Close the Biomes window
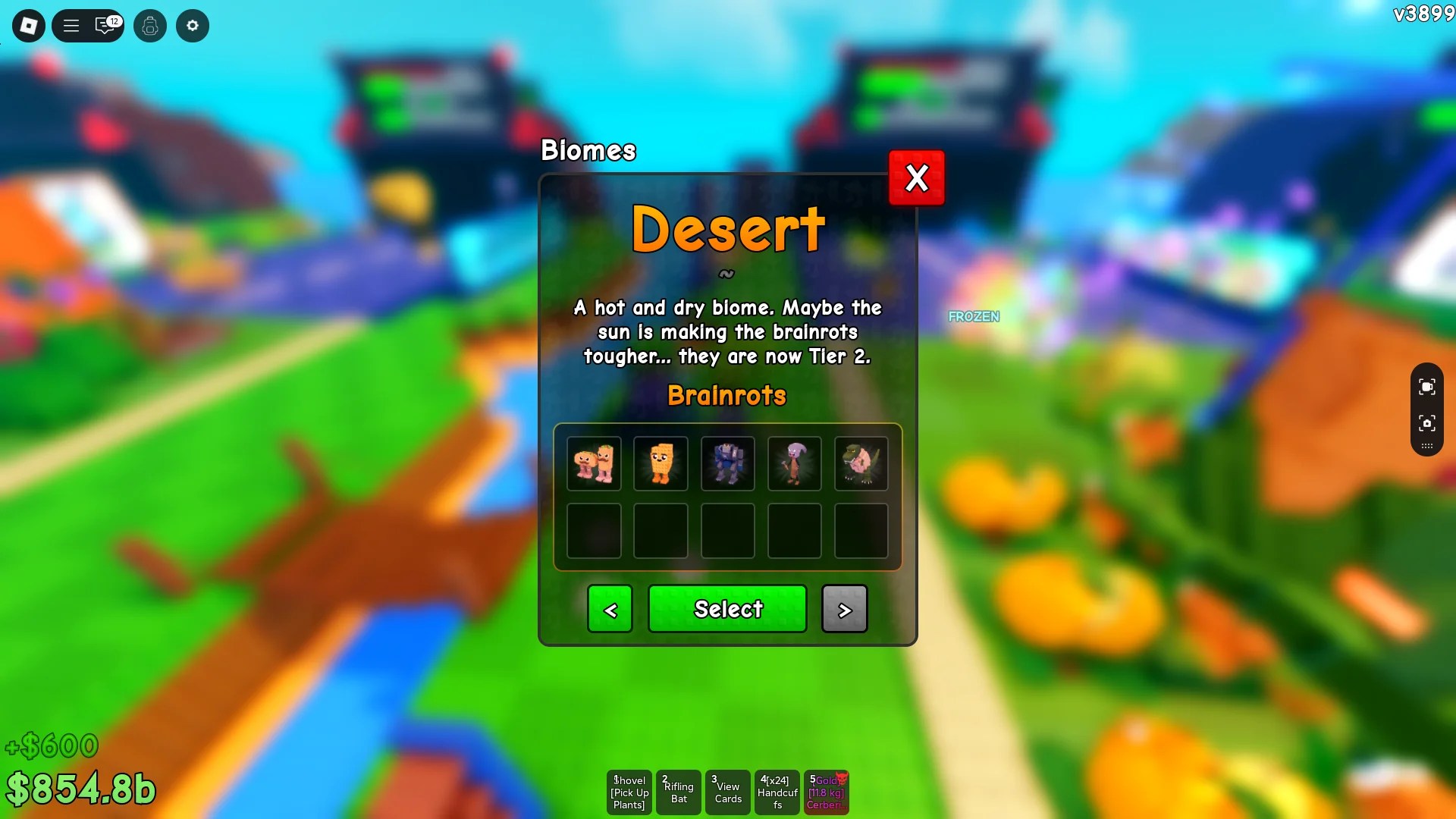This screenshot has height=819, width=1456. (916, 178)
